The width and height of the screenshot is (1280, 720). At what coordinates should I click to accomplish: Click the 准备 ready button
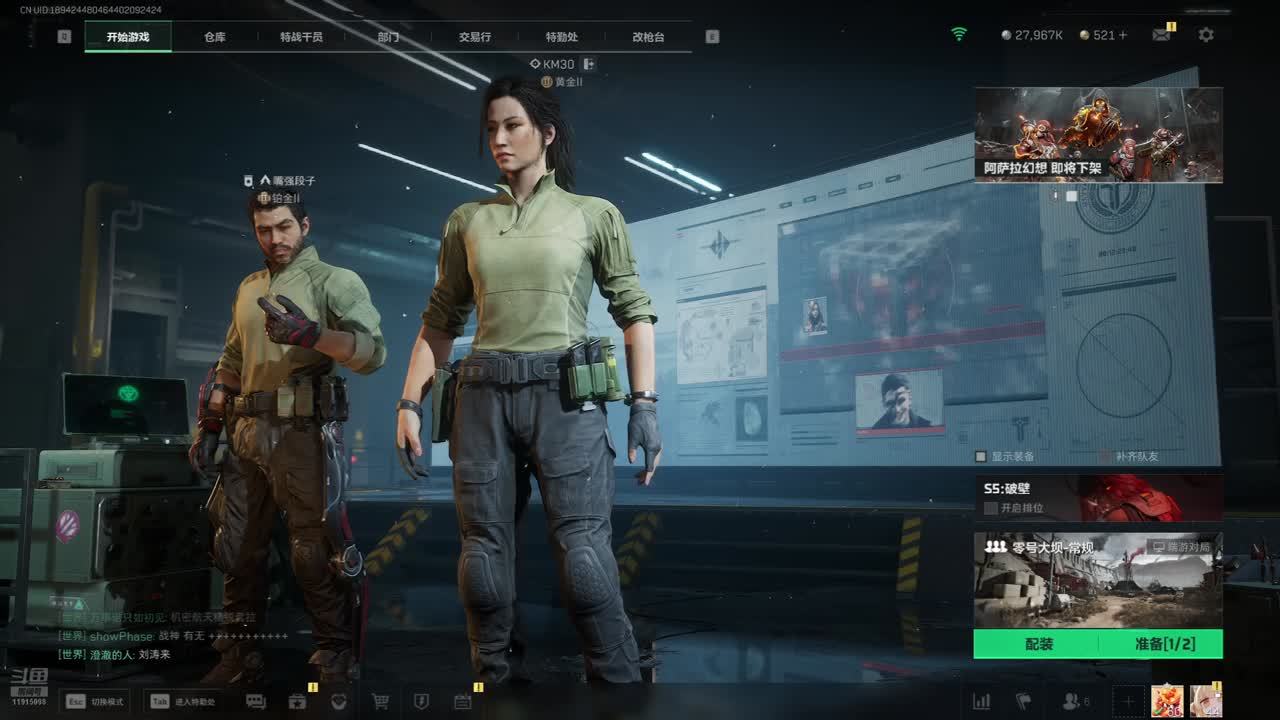point(1164,644)
